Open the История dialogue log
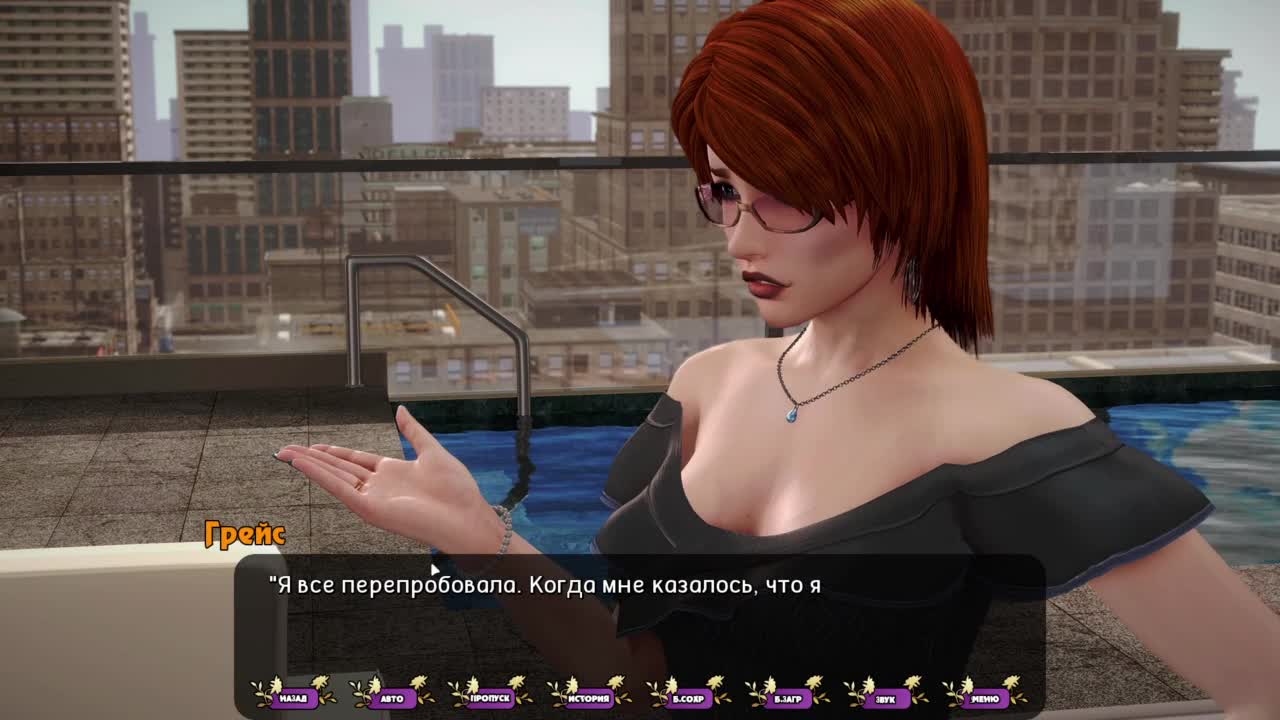 point(590,698)
